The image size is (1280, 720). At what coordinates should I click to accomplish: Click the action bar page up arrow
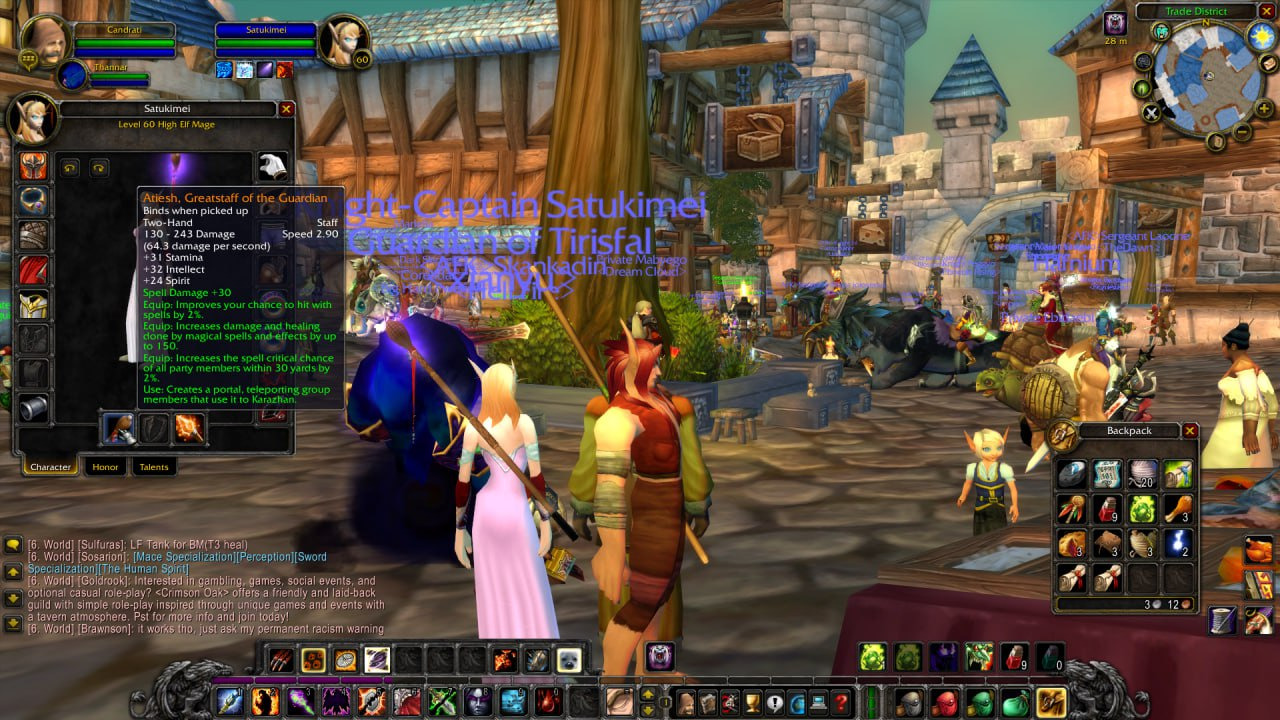(648, 695)
